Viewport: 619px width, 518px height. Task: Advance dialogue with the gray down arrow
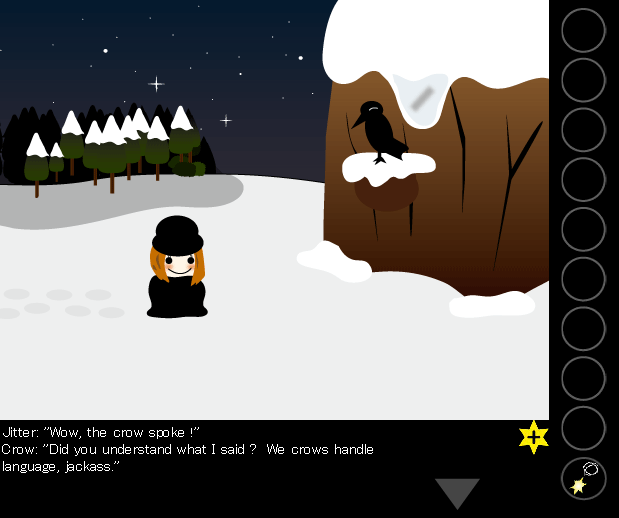(457, 492)
